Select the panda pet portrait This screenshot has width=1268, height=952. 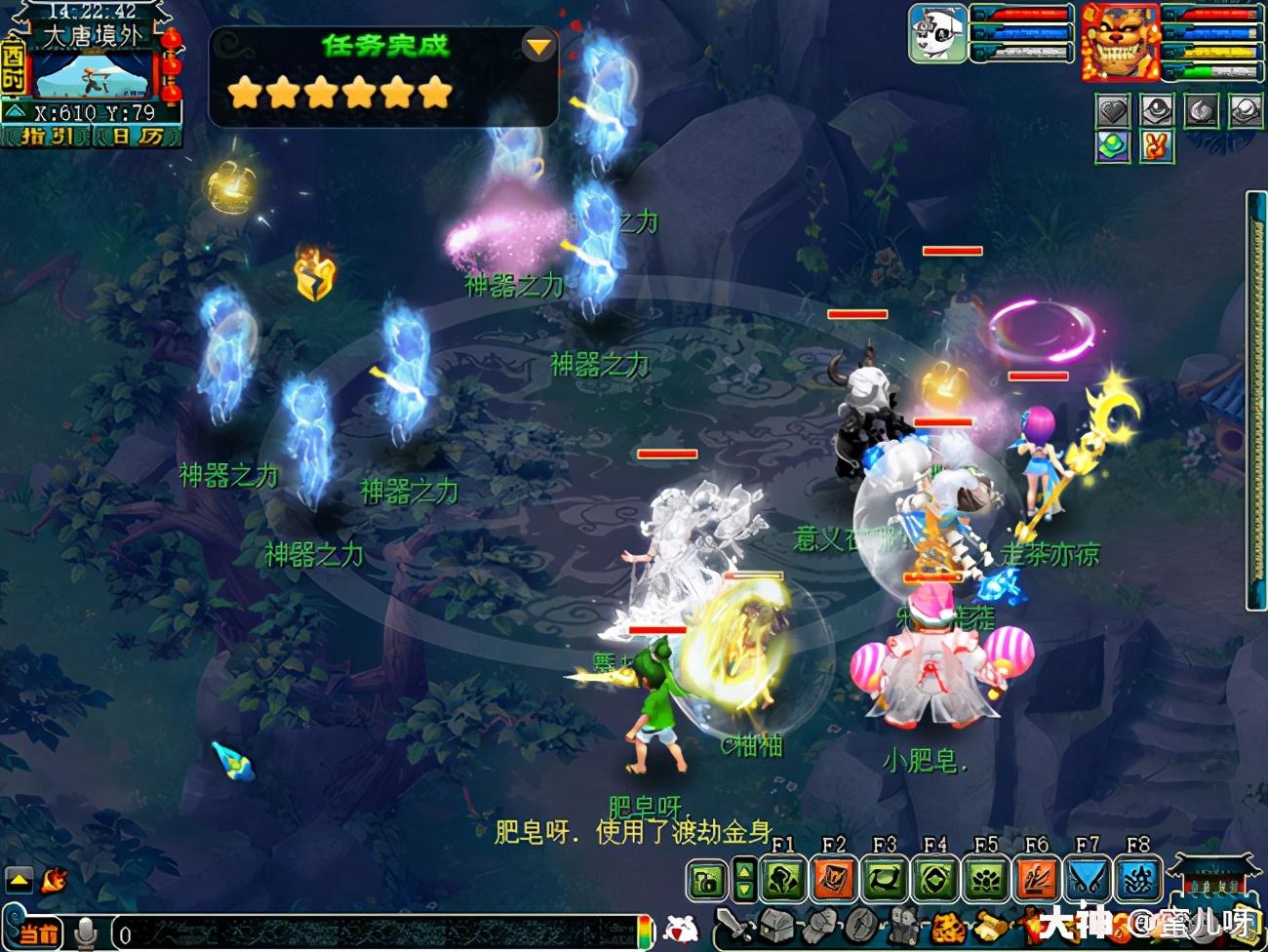click(x=937, y=33)
